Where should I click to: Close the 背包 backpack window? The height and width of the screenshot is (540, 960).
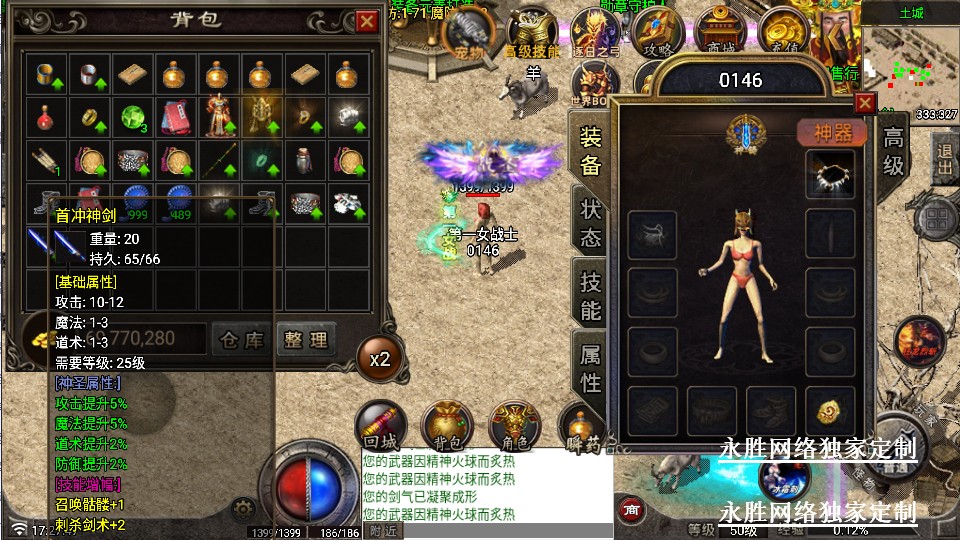pyautogui.click(x=367, y=20)
